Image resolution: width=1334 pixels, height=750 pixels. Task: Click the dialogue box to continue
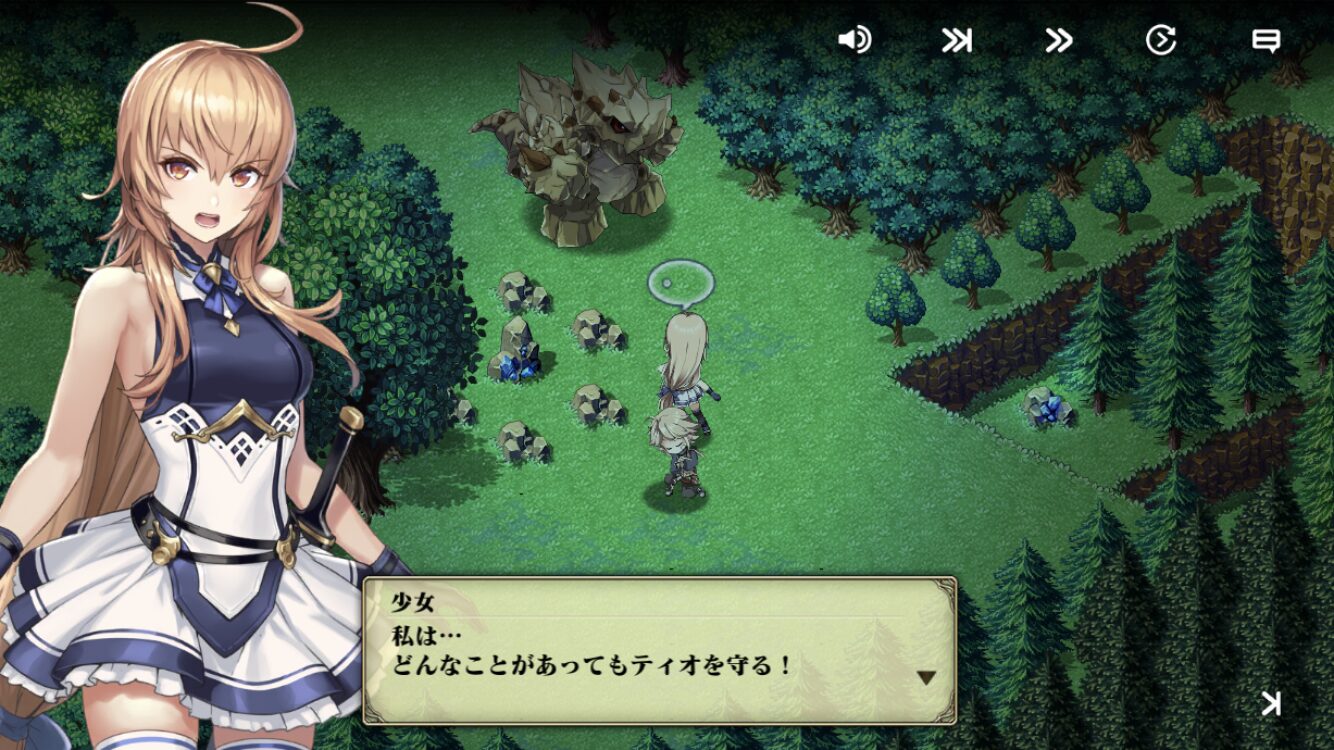pos(660,650)
